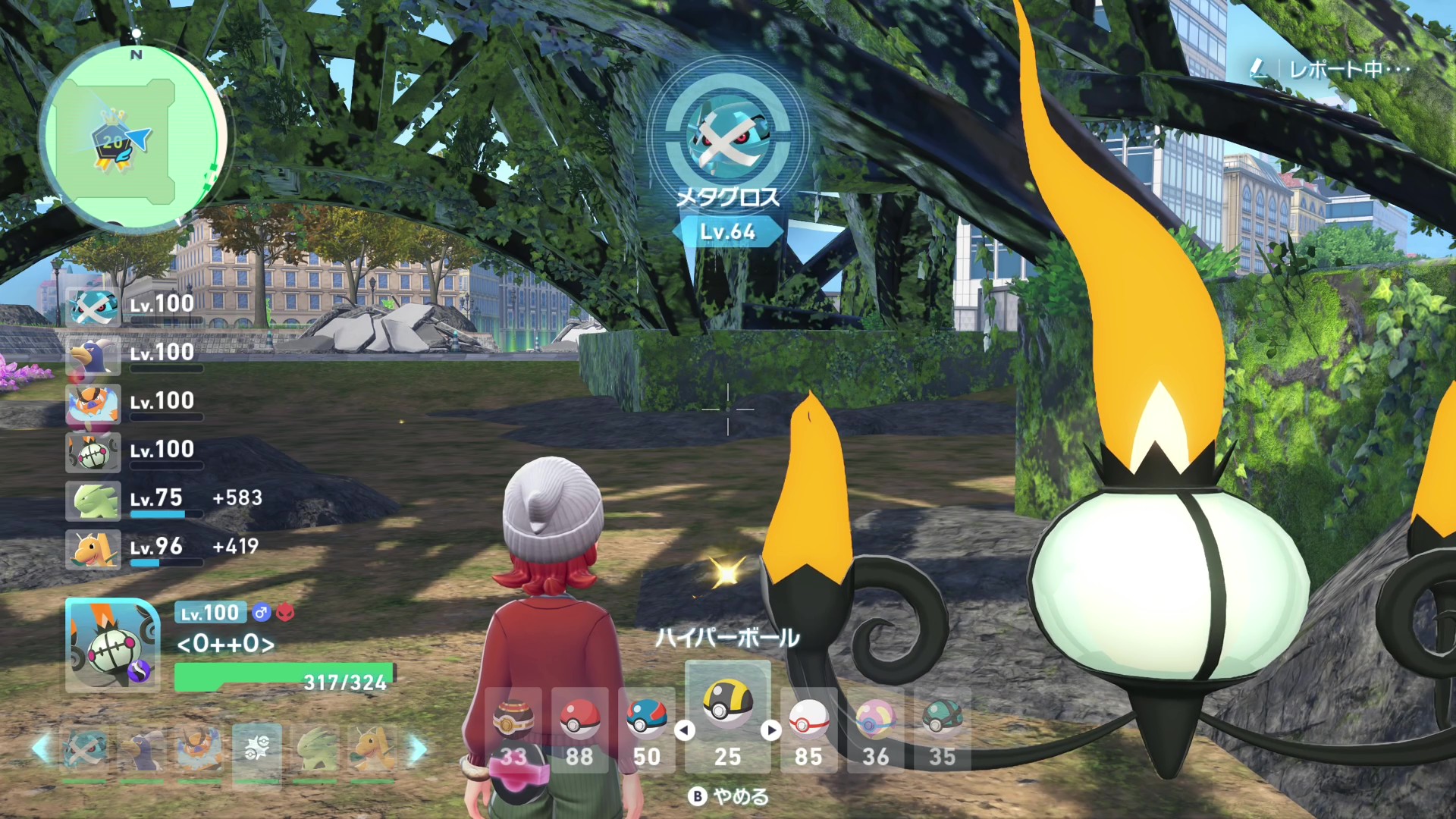Select Tyranitar Lv.75 in the party level list

pos(93,500)
